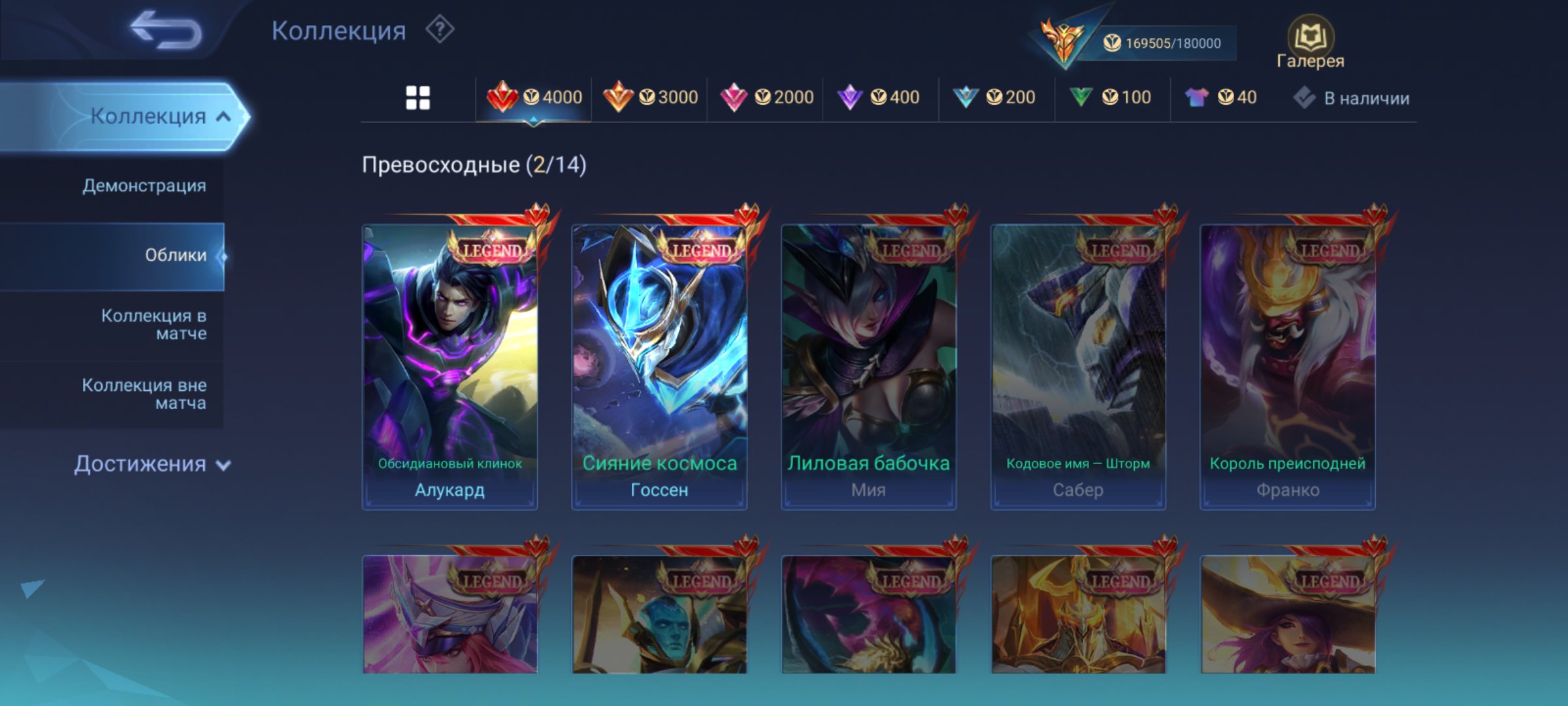View Мия Лиловая бабочка skin card
The height and width of the screenshot is (706, 1568).
(x=868, y=366)
